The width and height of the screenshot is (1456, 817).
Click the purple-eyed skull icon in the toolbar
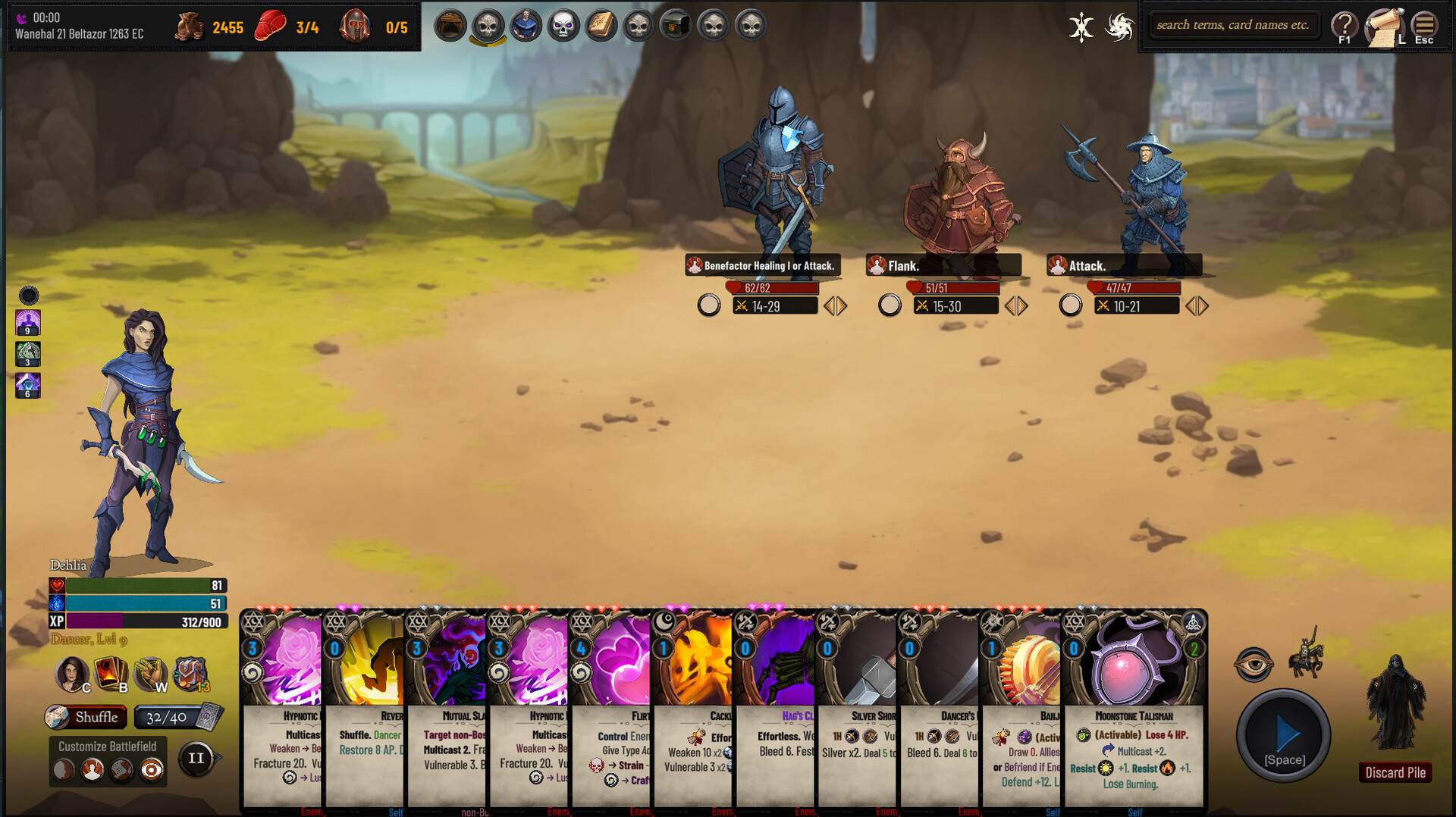(563, 24)
